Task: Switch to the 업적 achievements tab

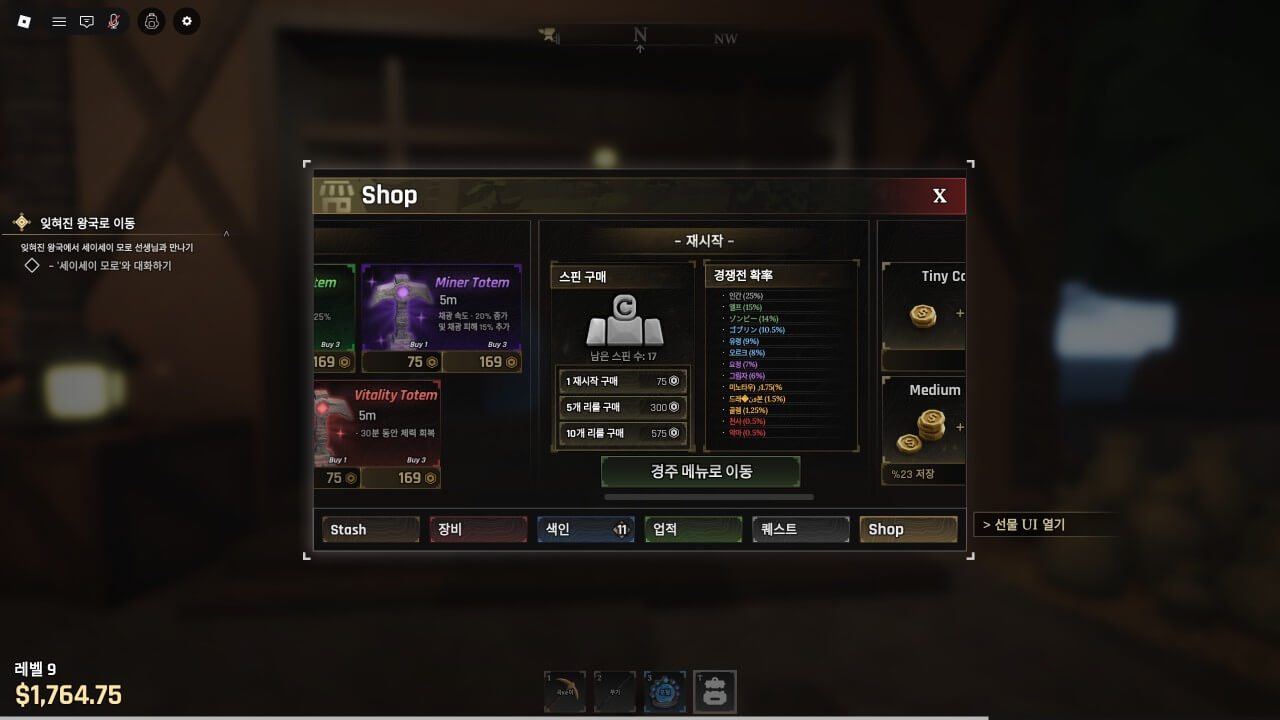Action: click(693, 529)
